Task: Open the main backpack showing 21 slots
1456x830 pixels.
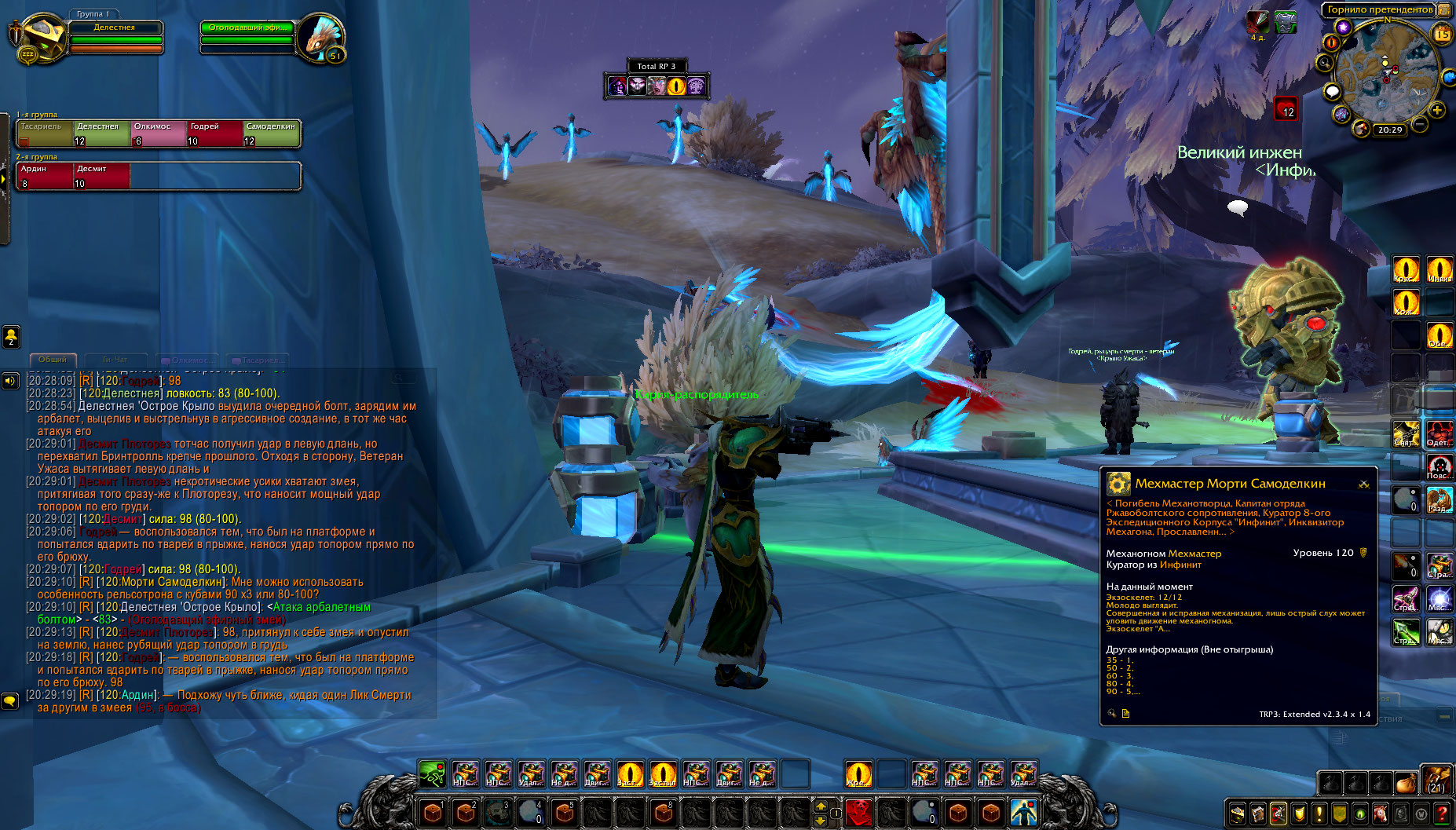Action: [x=1436, y=781]
